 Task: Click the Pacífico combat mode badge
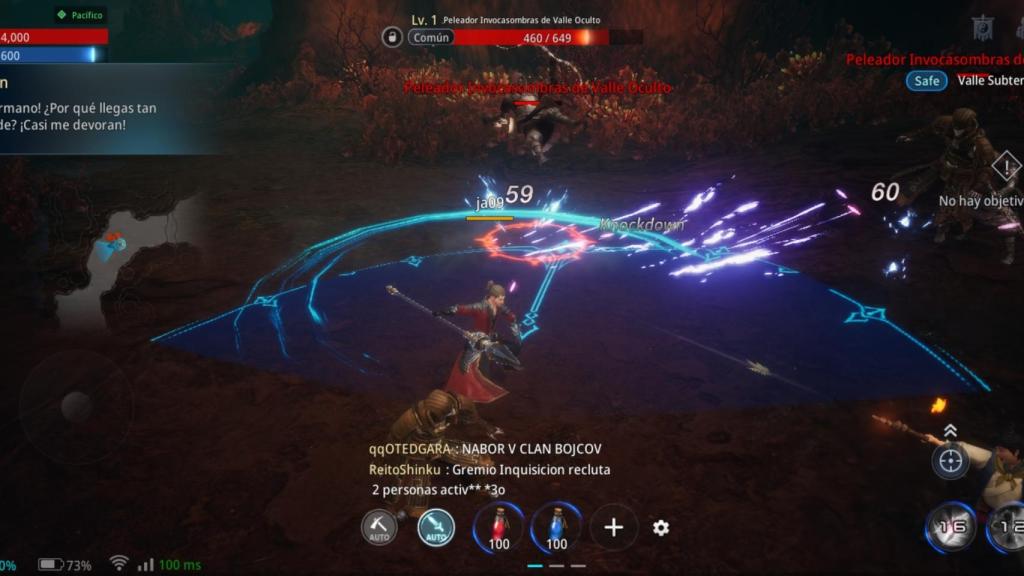(80, 15)
